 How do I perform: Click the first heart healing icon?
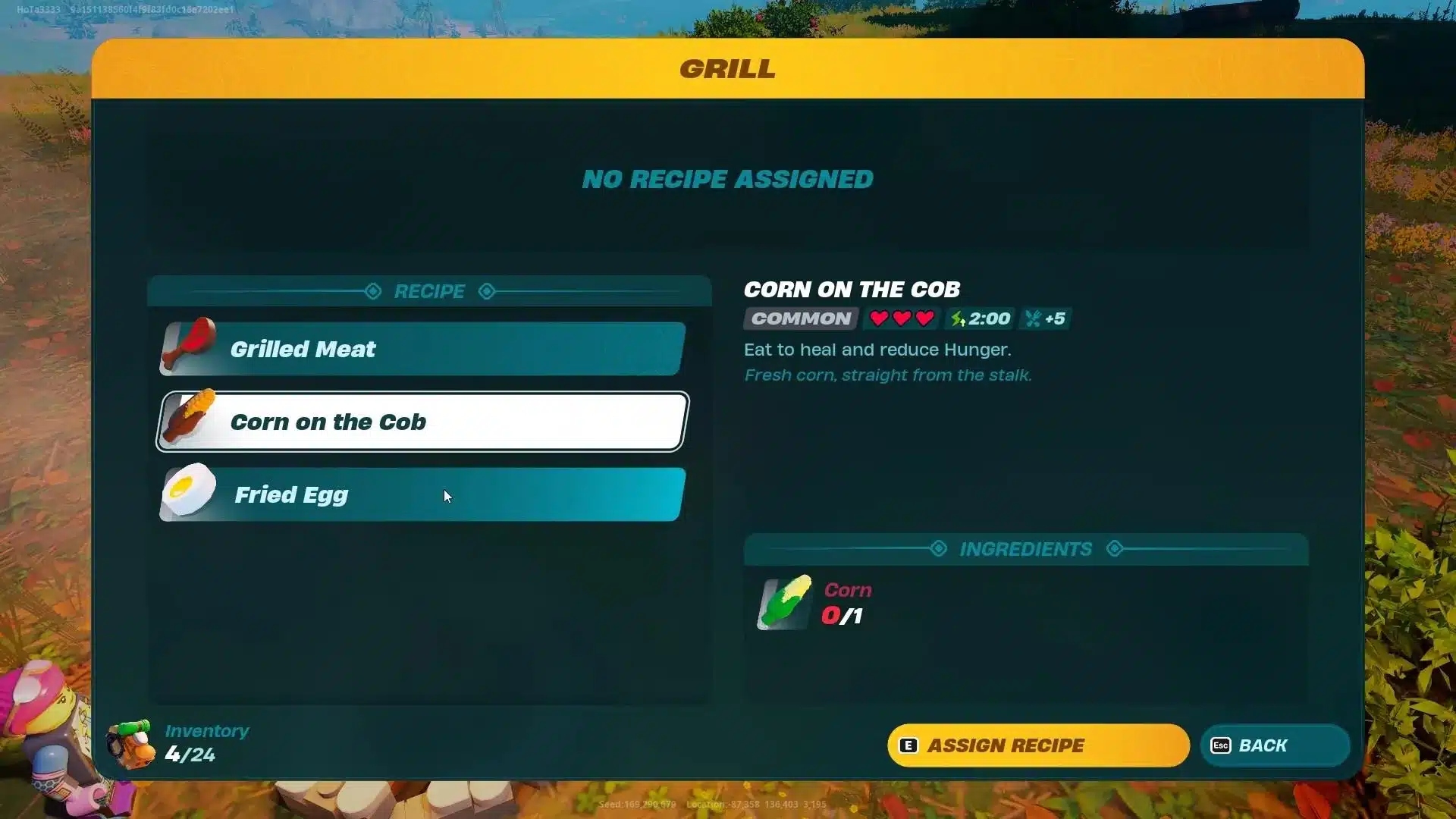click(x=879, y=318)
